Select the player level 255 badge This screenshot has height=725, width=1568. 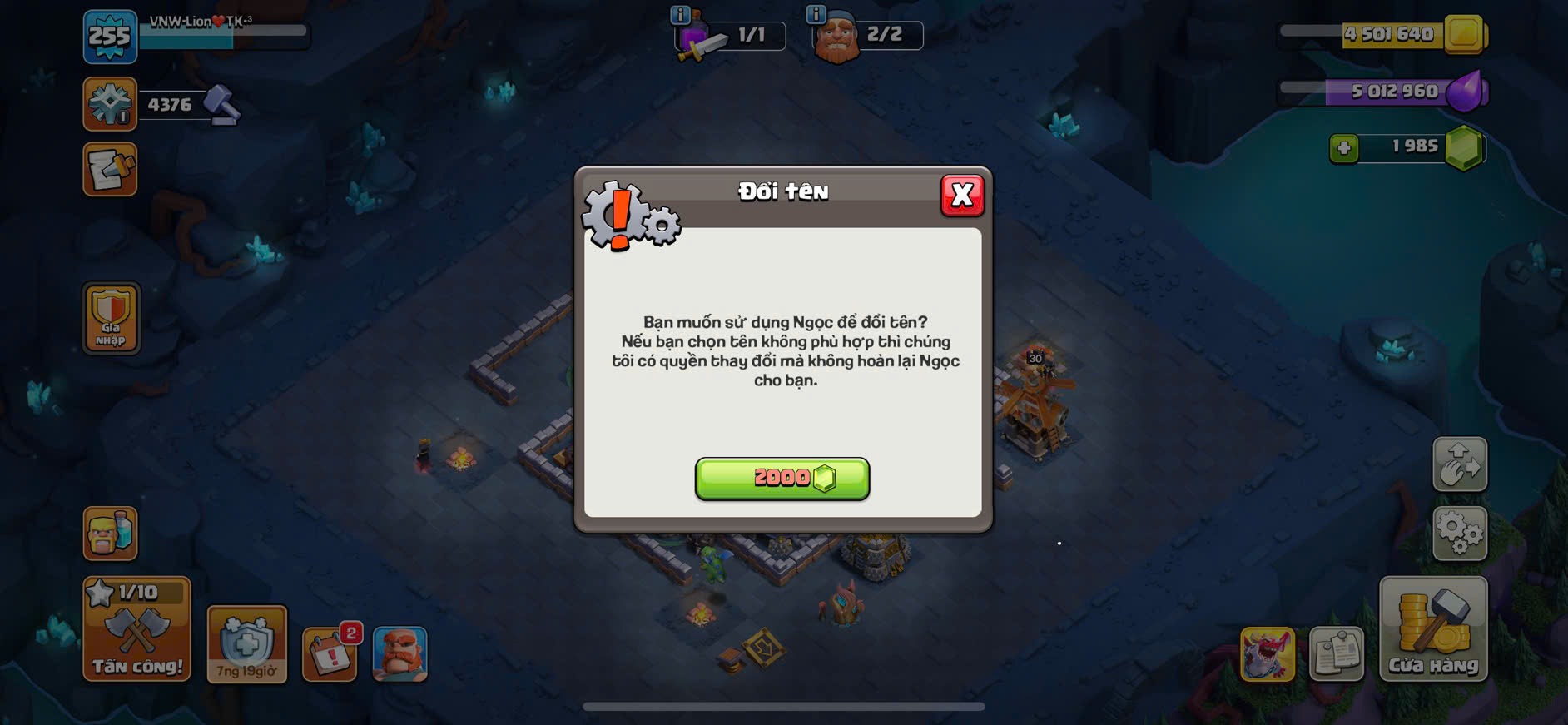coord(110,37)
